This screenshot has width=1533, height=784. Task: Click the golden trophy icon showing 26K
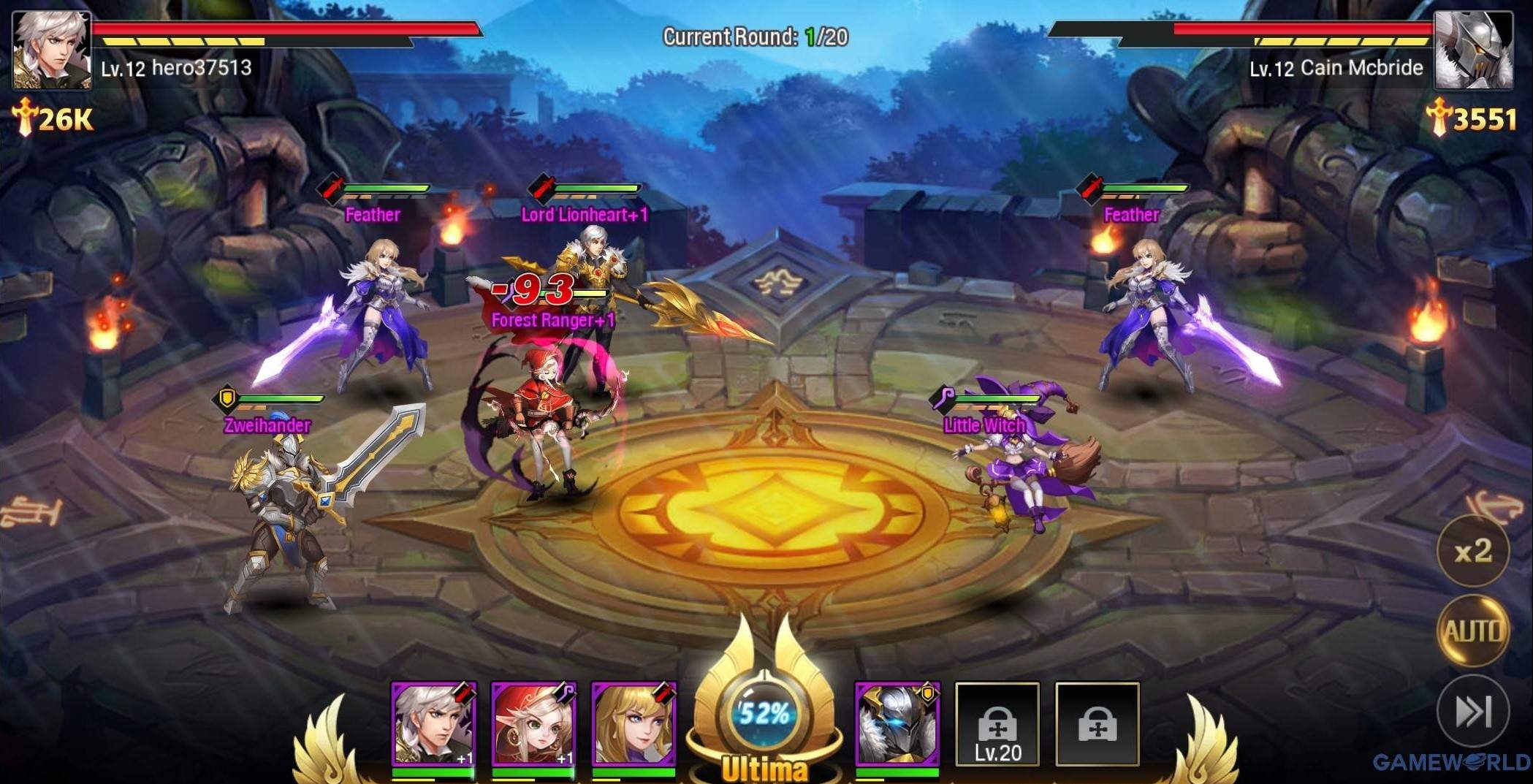(x=23, y=117)
